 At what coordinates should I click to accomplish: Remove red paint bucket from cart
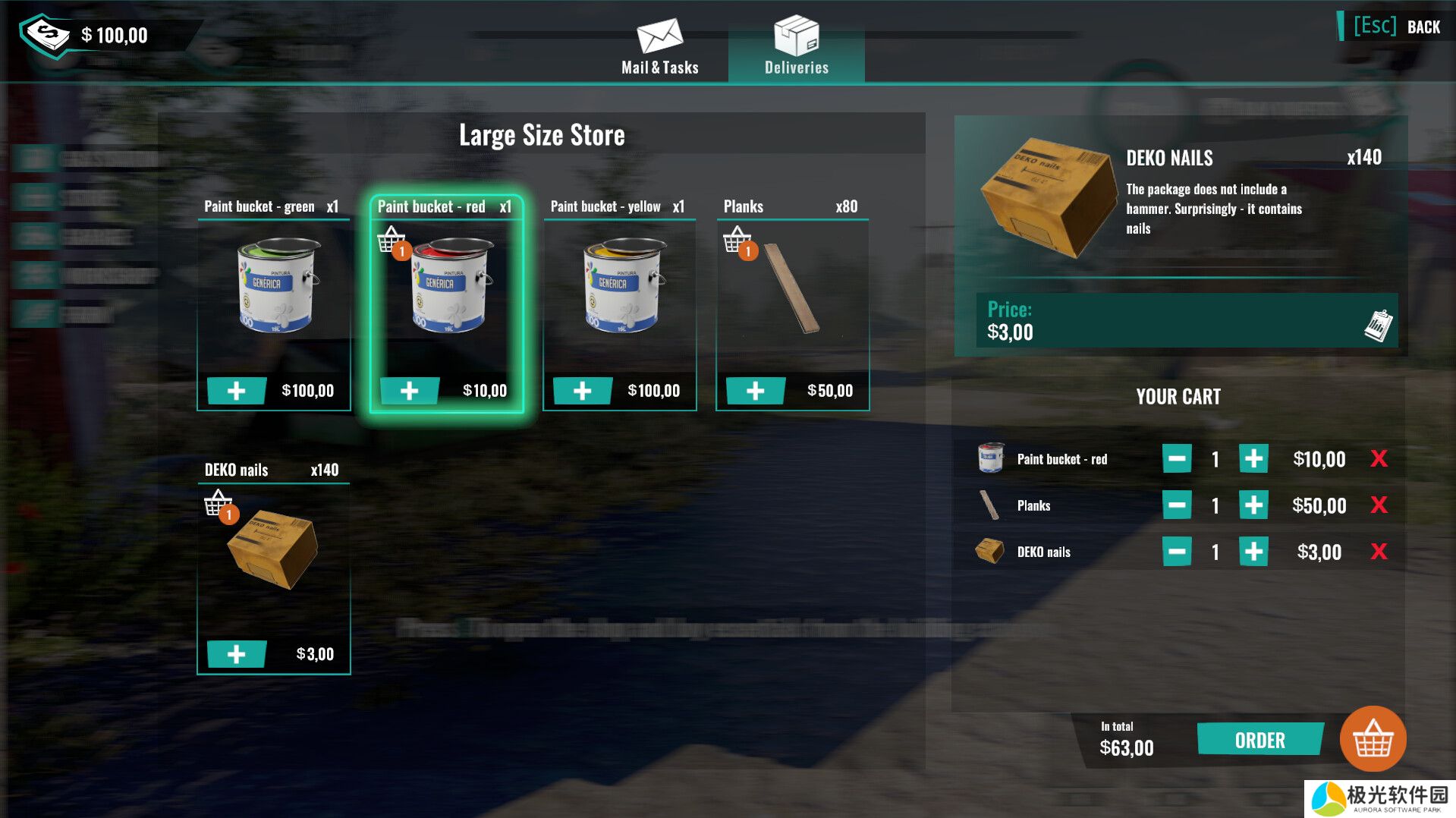[1379, 458]
